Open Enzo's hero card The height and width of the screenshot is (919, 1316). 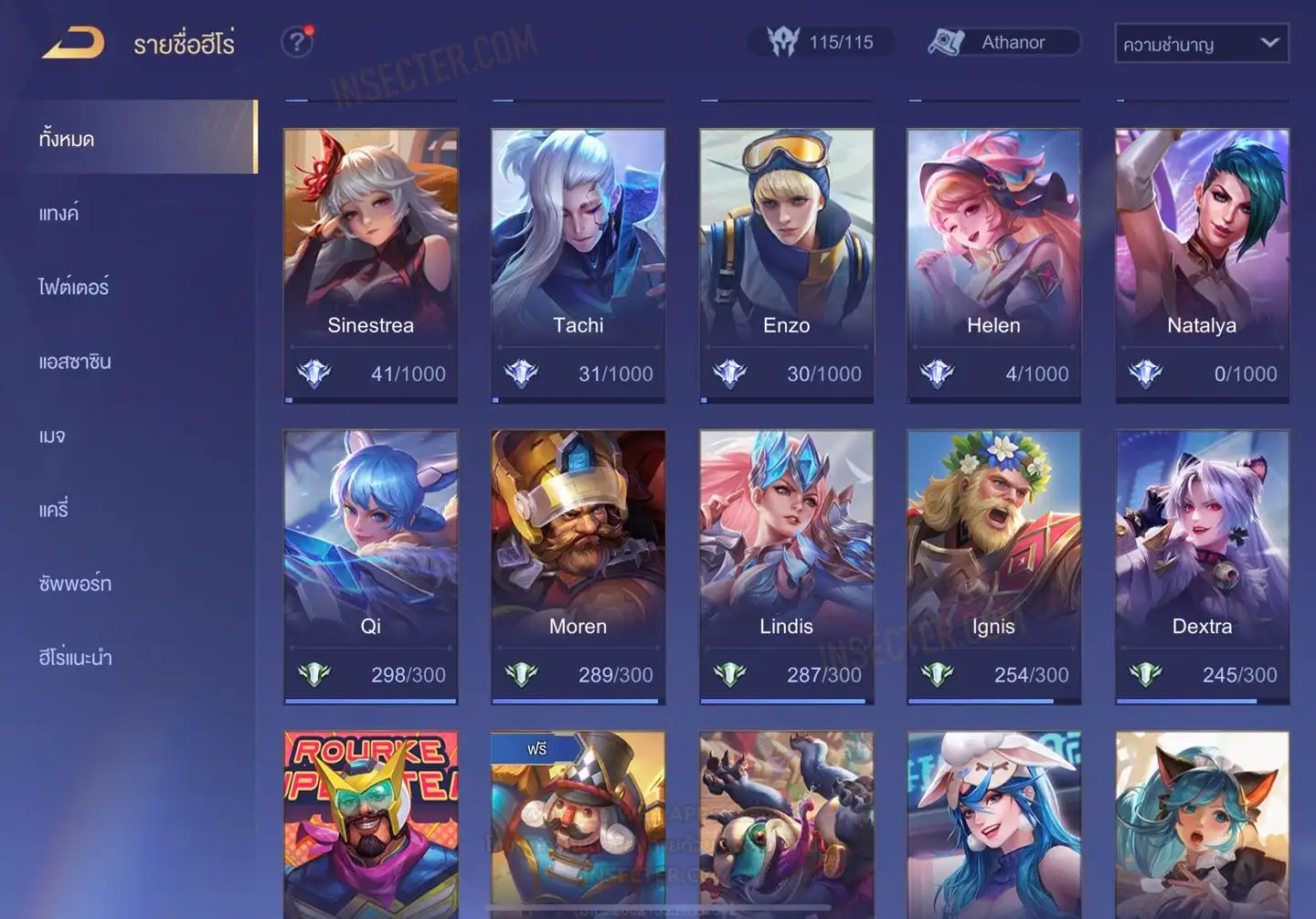786,265
